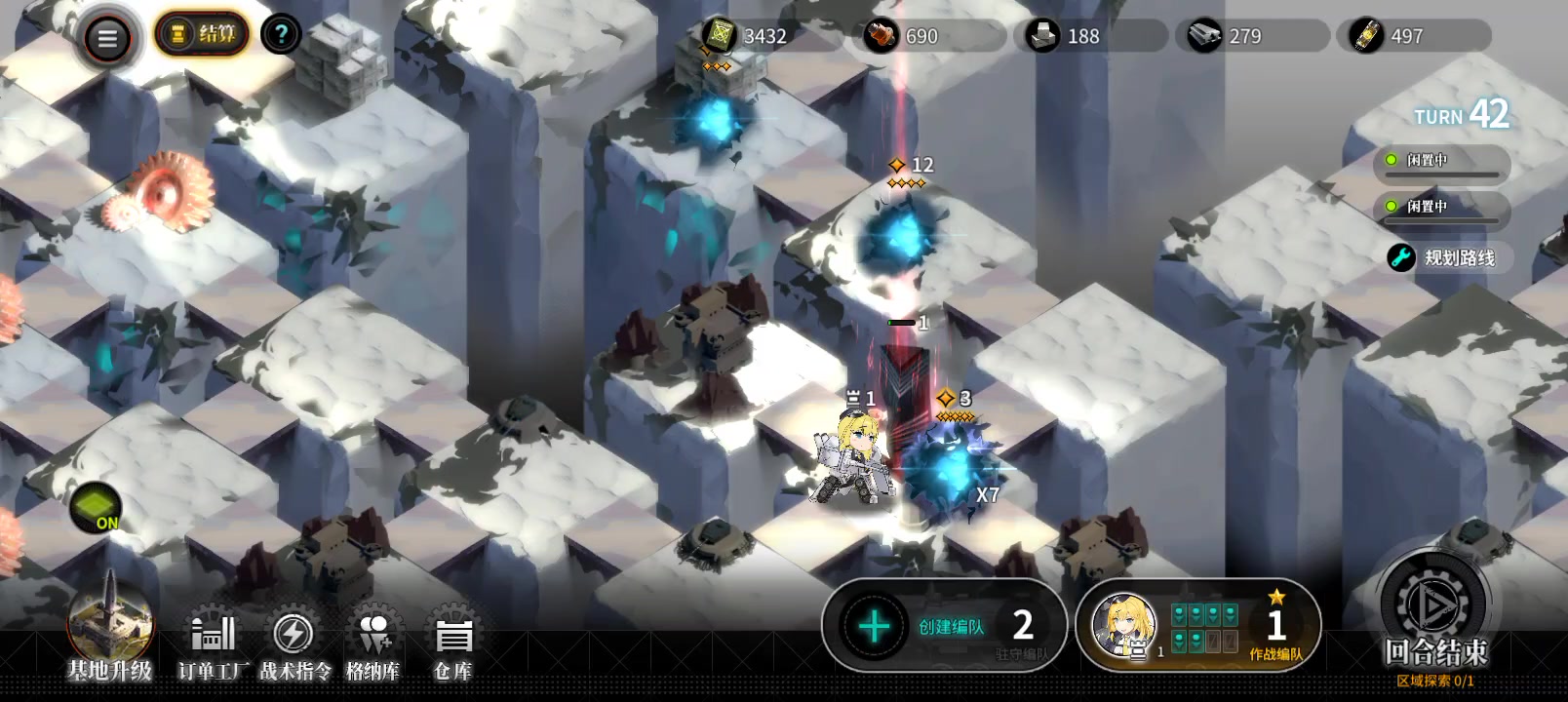Create a new squad with 创建编队
This screenshot has width=1568, height=702.
pos(942,626)
